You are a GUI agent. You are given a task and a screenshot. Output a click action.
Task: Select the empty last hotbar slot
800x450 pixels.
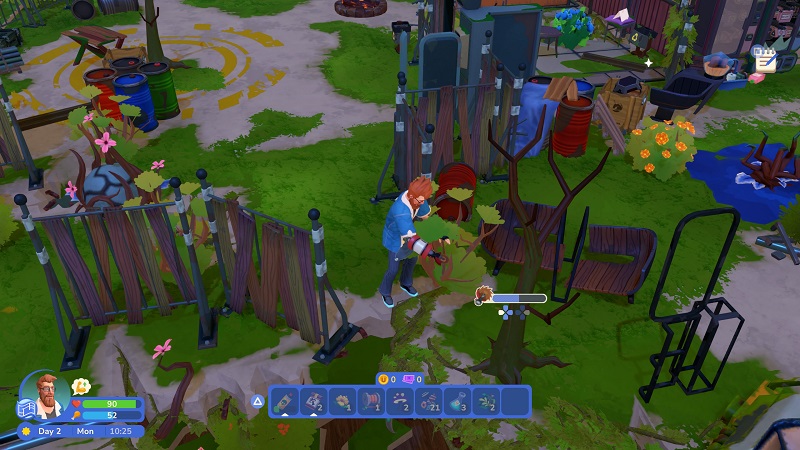tap(515, 401)
